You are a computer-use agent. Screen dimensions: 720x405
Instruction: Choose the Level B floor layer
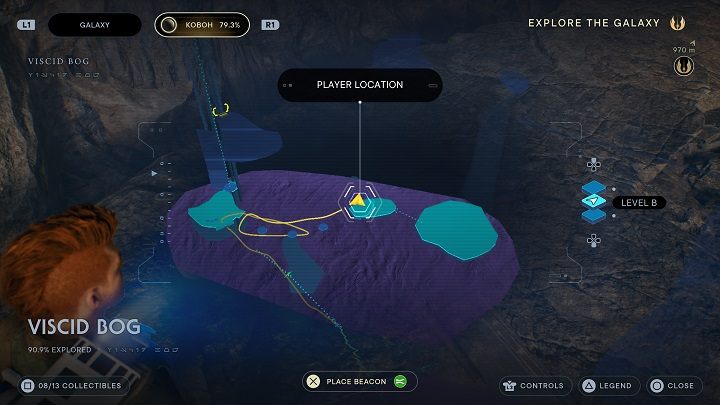[596, 202]
